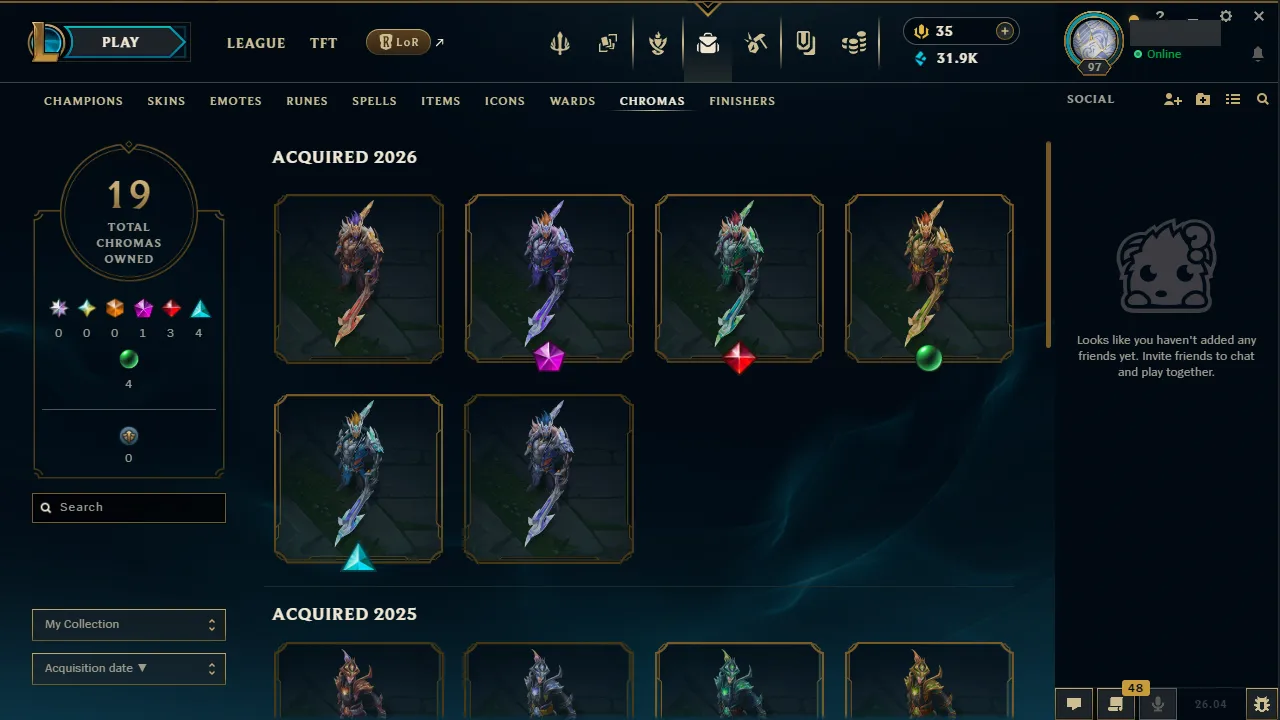Open Legends of Runeterra via LoR button

point(398,42)
